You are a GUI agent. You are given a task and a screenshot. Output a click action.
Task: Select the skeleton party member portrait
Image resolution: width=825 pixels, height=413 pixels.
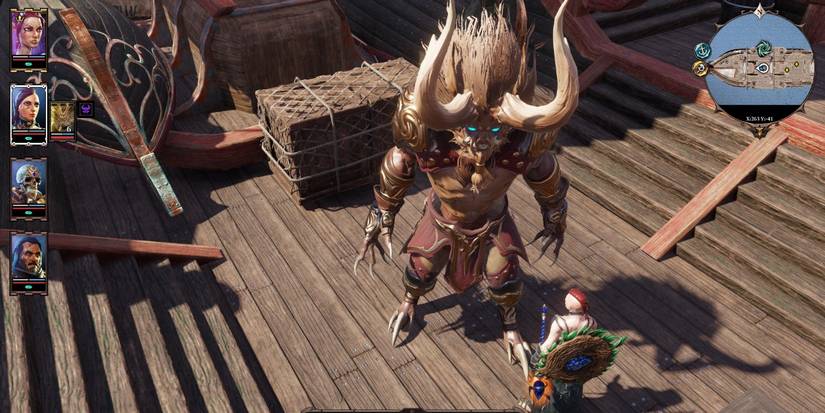(27, 181)
